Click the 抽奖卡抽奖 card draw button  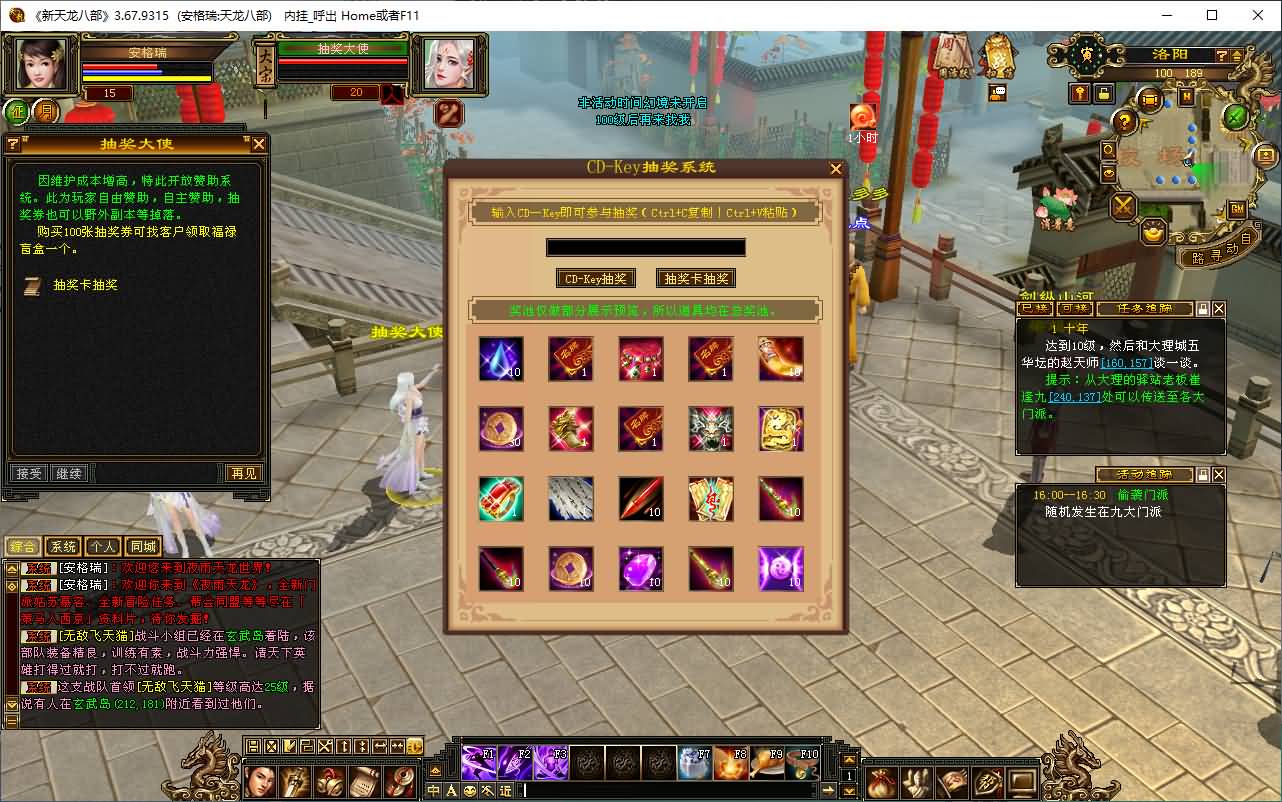click(696, 279)
